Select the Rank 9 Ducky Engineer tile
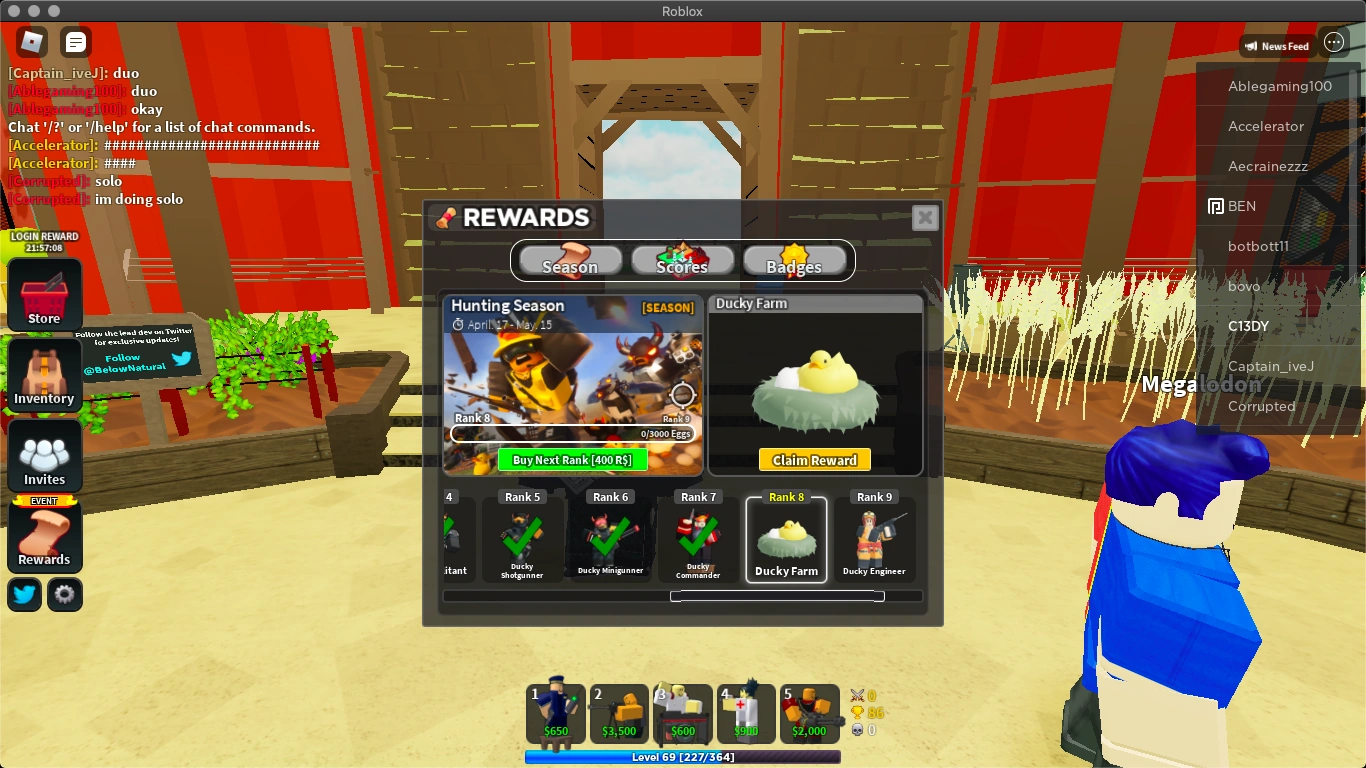Image resolution: width=1366 pixels, height=768 pixels. pos(874,540)
